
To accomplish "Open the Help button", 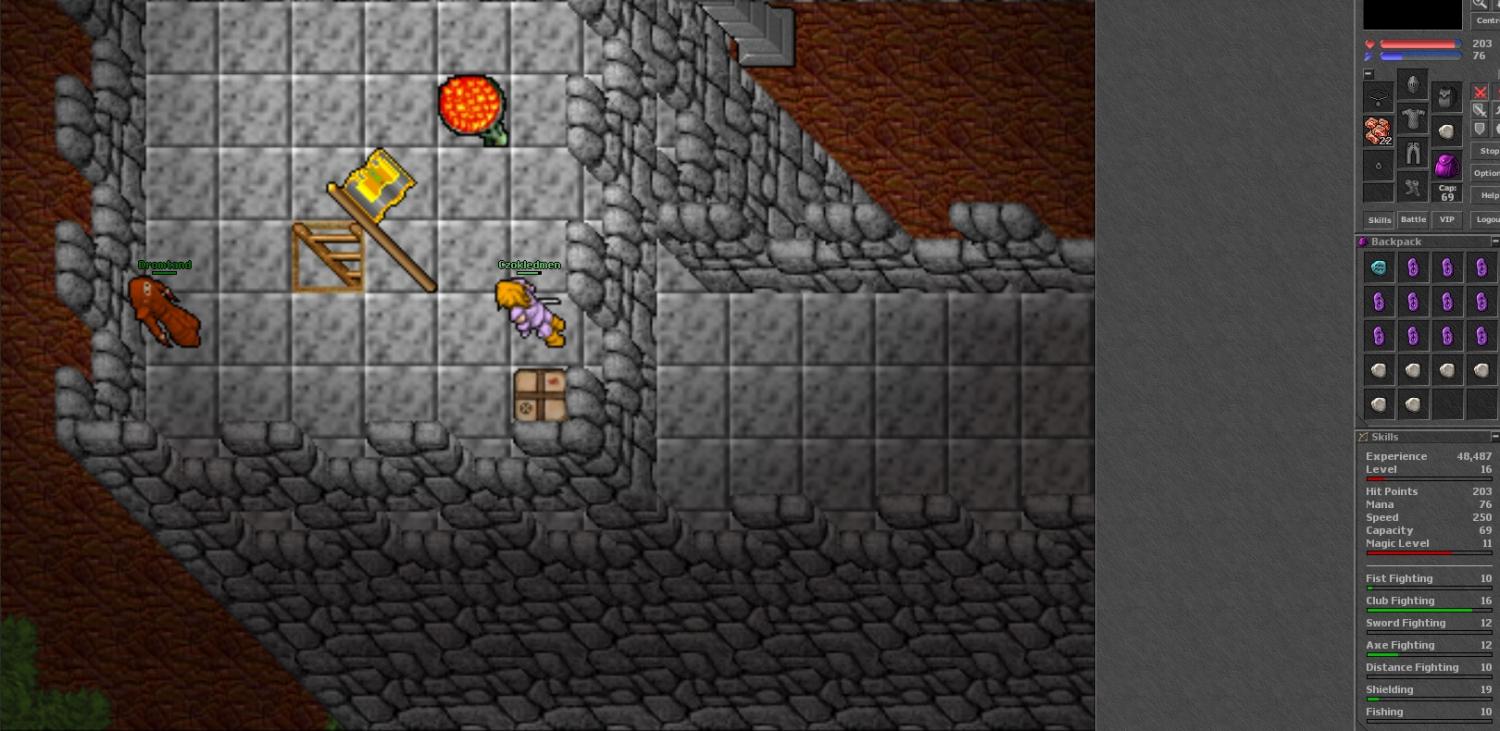I will [x=1488, y=195].
